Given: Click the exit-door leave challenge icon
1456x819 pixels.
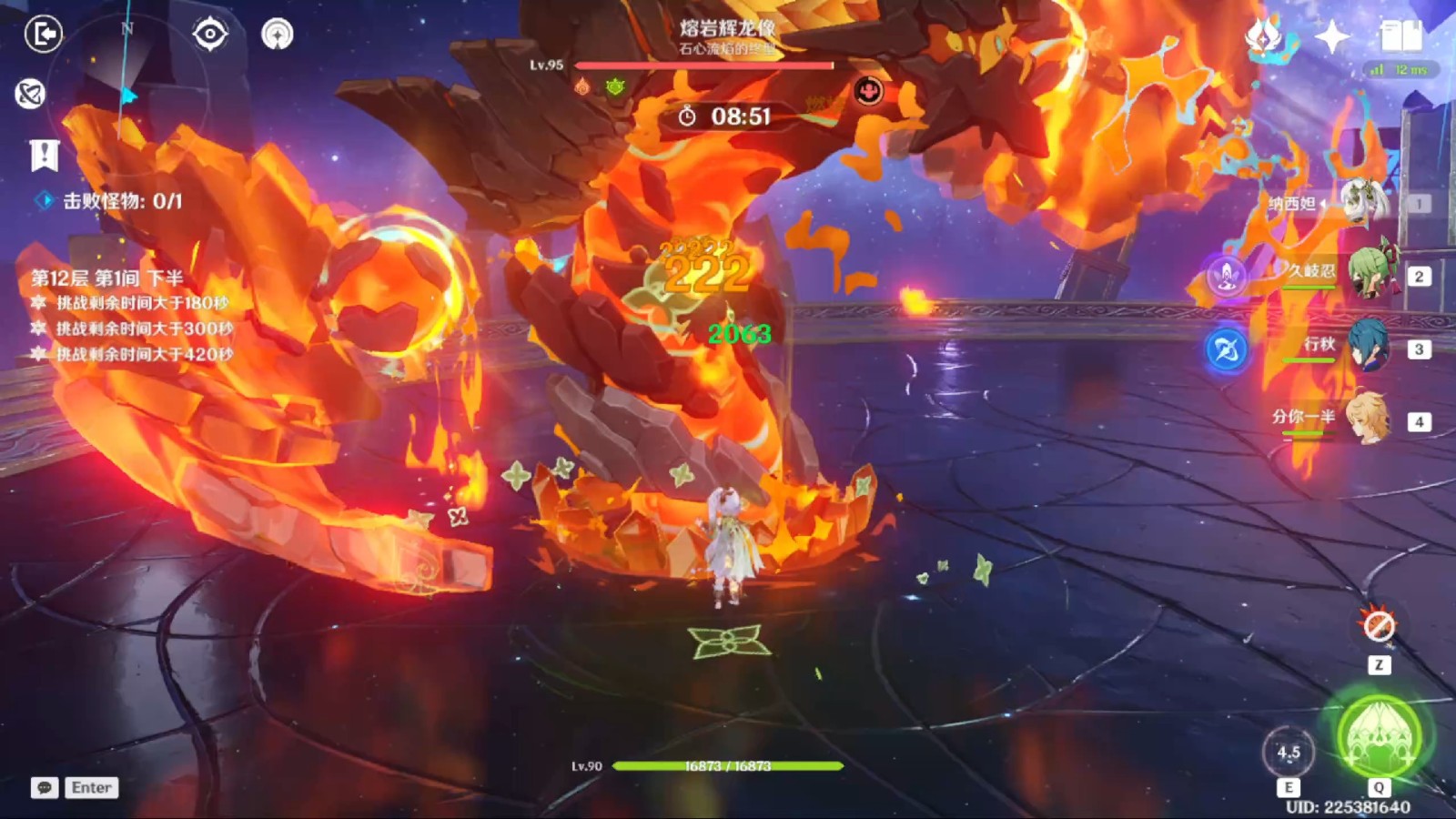Looking at the screenshot, I should (43, 35).
